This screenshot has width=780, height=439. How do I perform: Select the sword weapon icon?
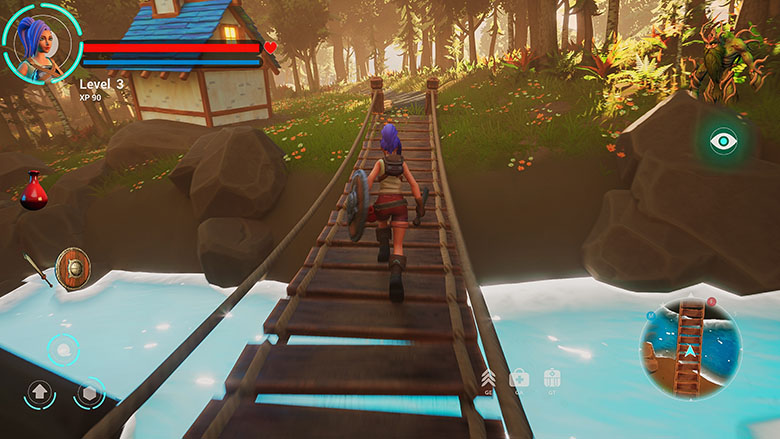38,270
